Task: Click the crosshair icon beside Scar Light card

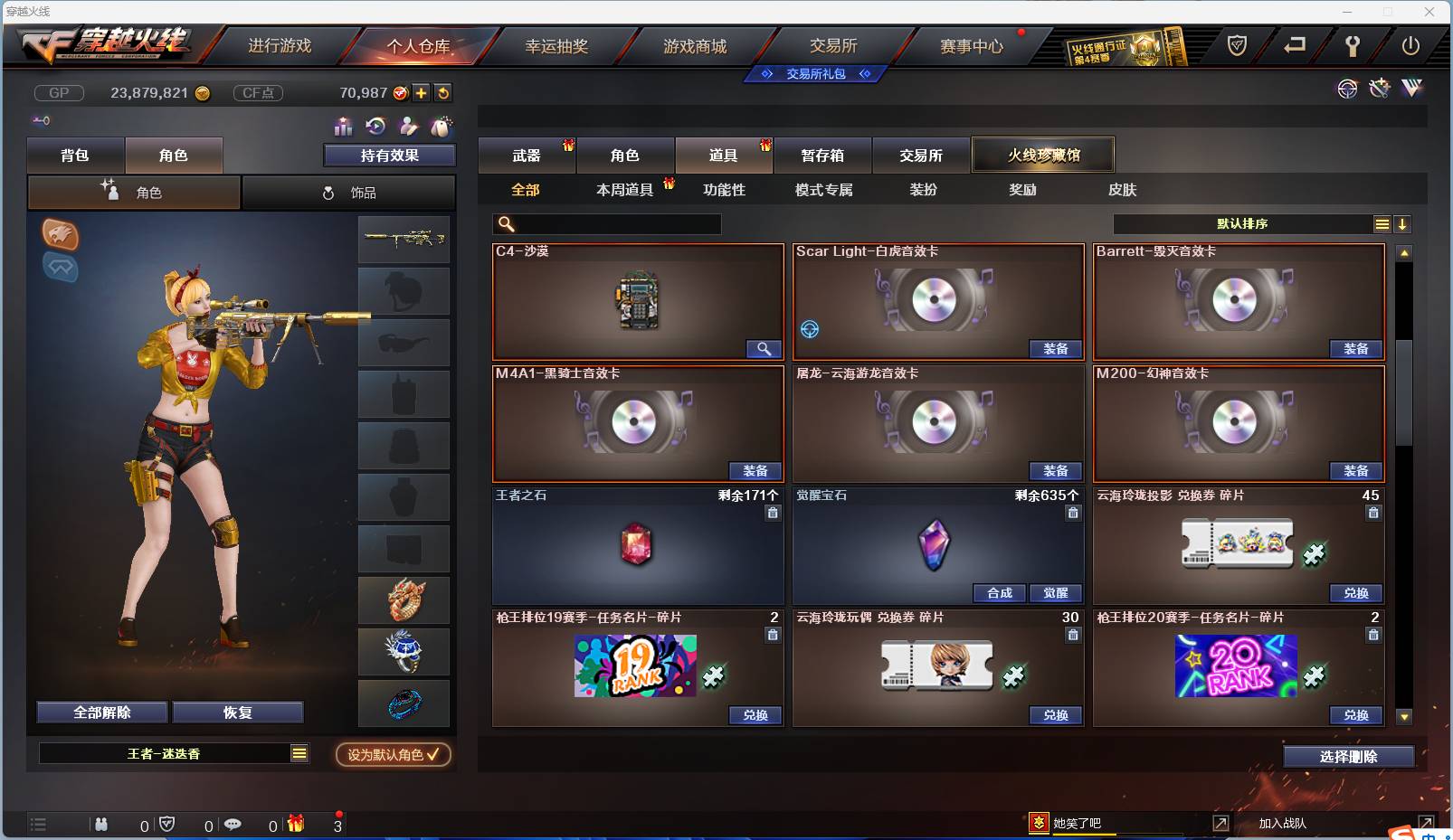Action: (810, 330)
